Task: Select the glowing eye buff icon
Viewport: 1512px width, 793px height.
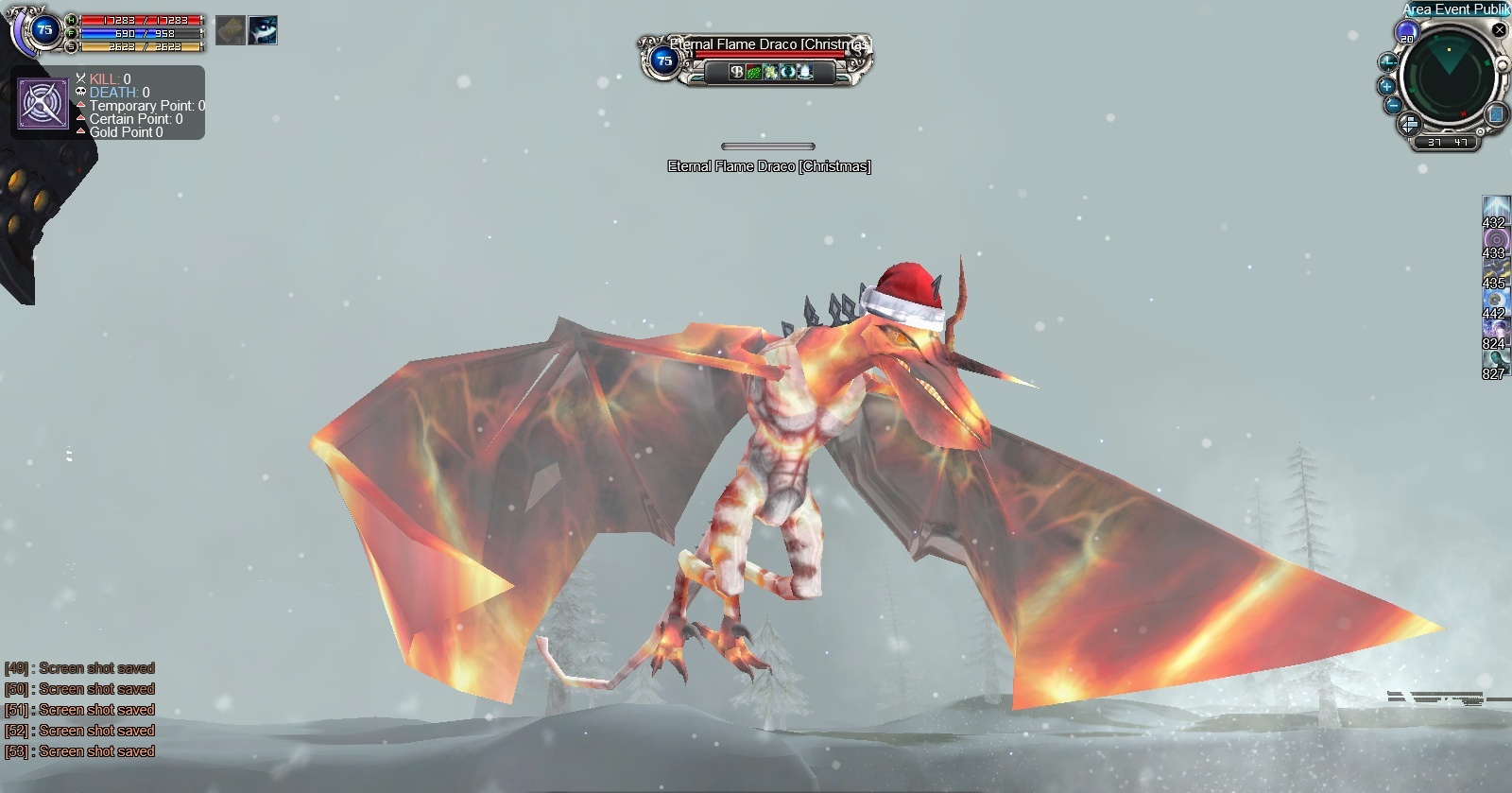Action: pos(263,30)
